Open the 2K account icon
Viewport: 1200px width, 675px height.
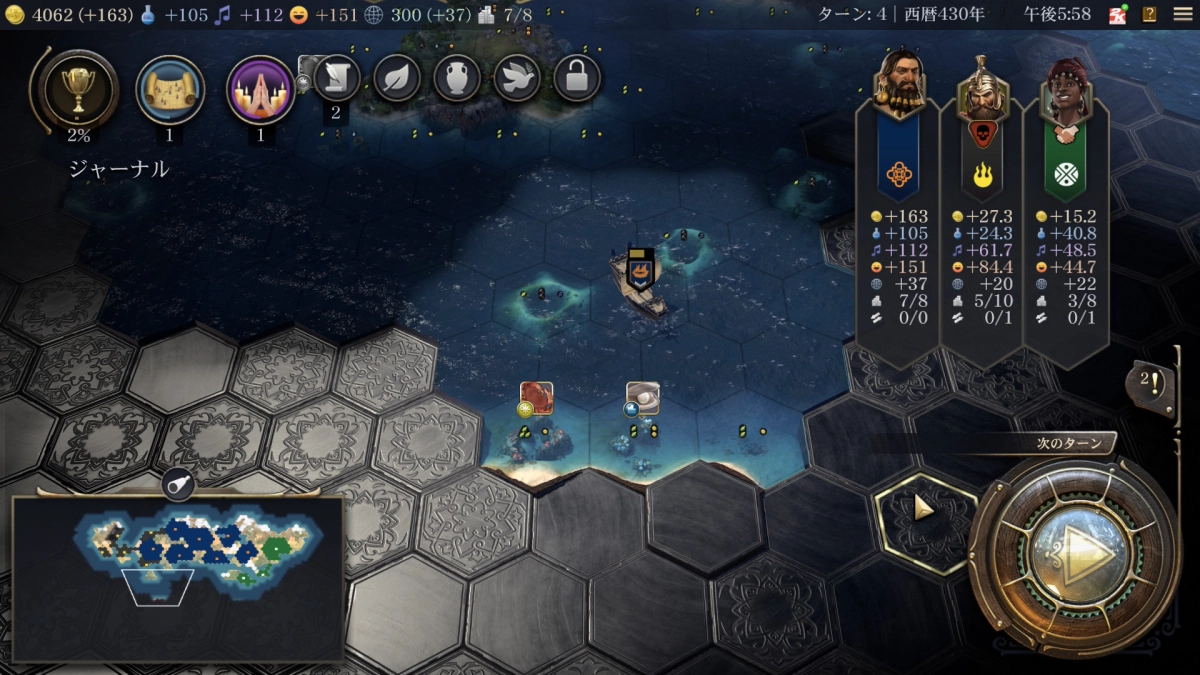click(1118, 14)
